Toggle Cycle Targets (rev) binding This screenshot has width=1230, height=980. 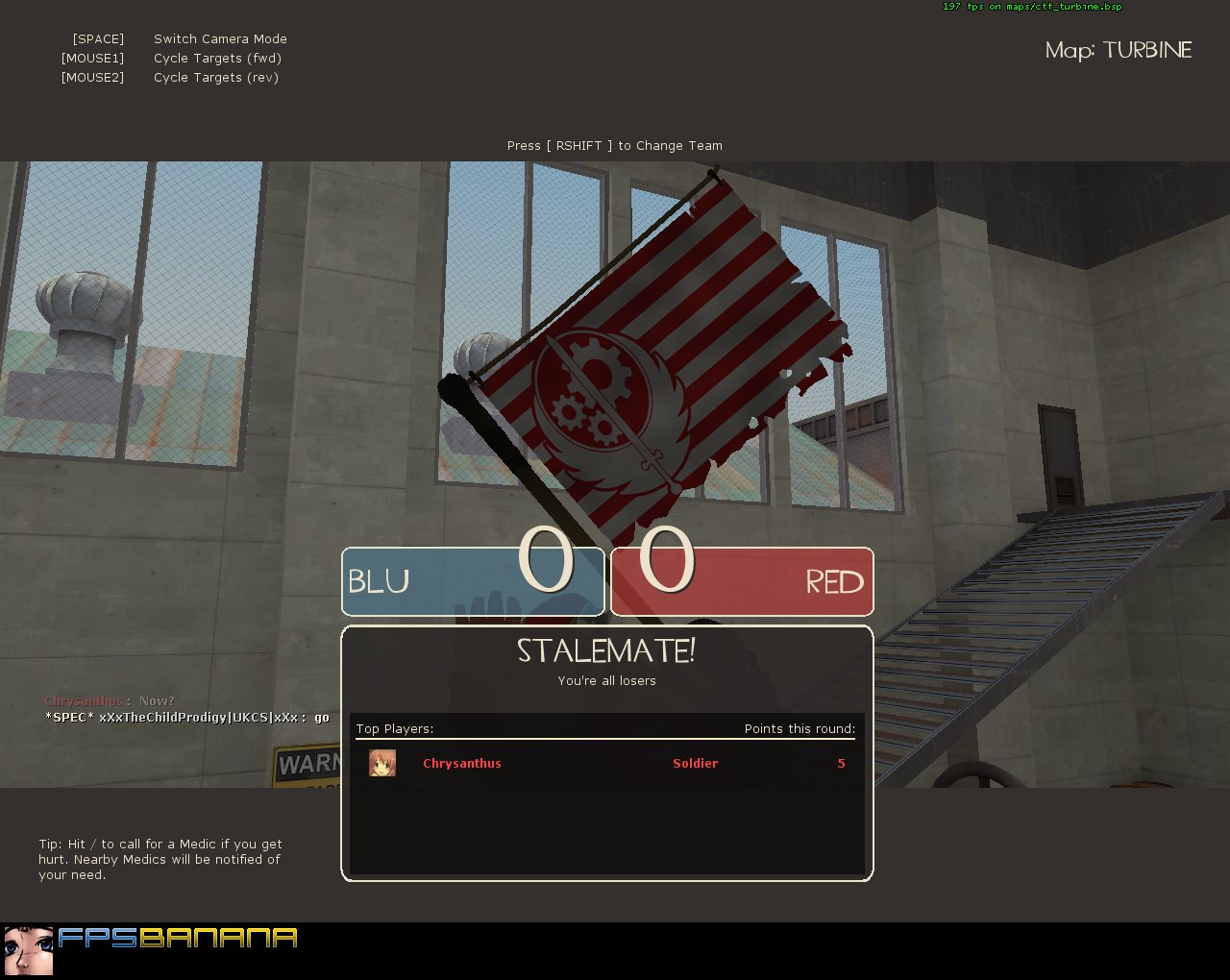216,77
